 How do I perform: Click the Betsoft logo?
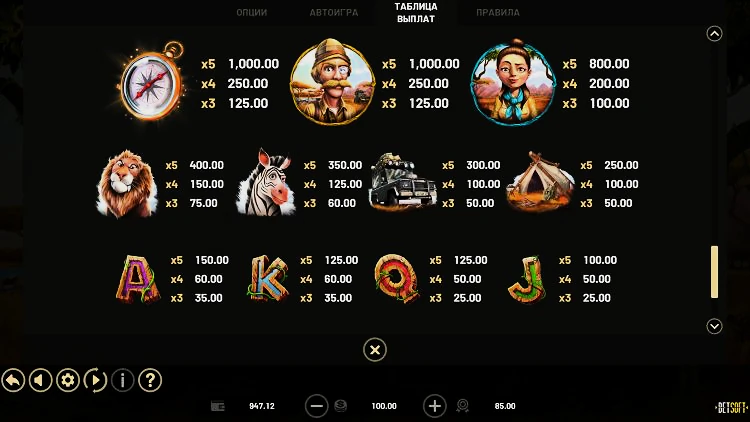tap(730, 406)
